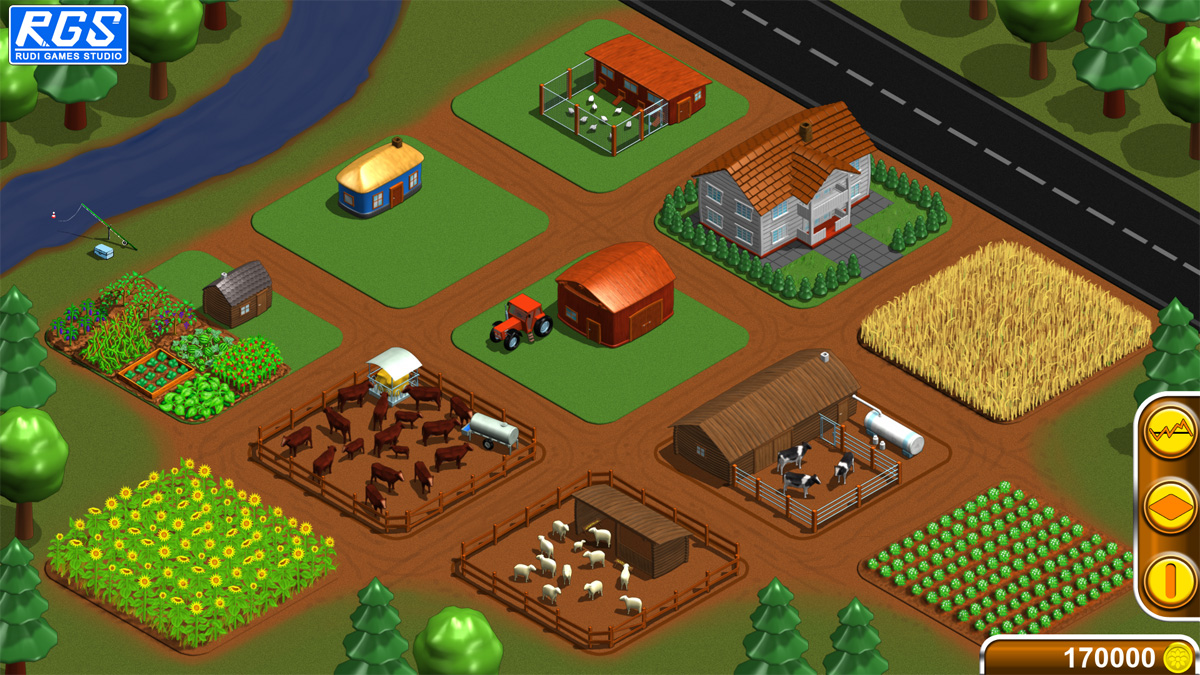Click the orange diamond button
Viewport: 1200px width, 675px height.
1168,506
